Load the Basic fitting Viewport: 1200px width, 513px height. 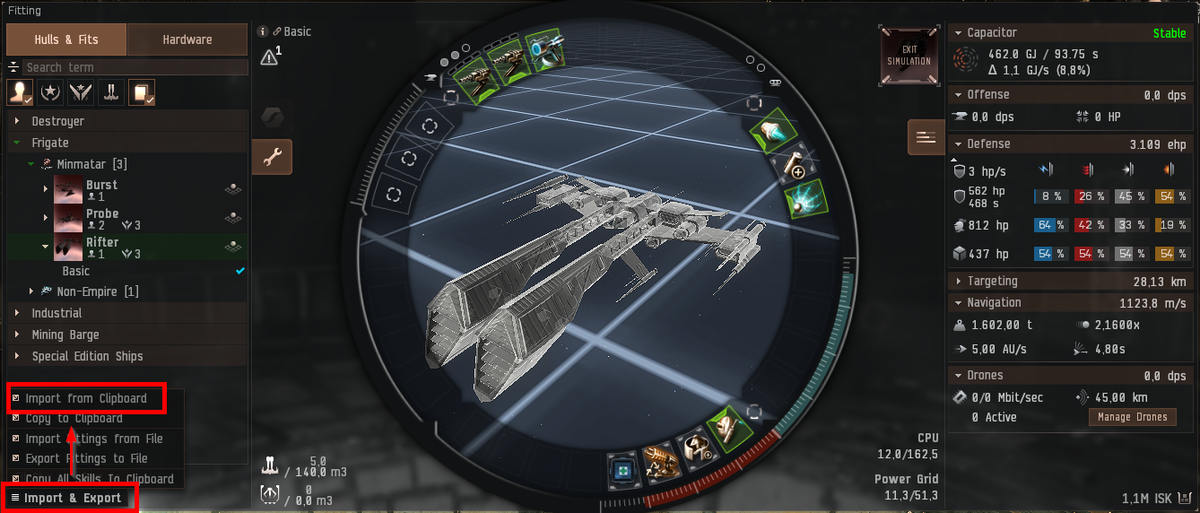pos(76,271)
